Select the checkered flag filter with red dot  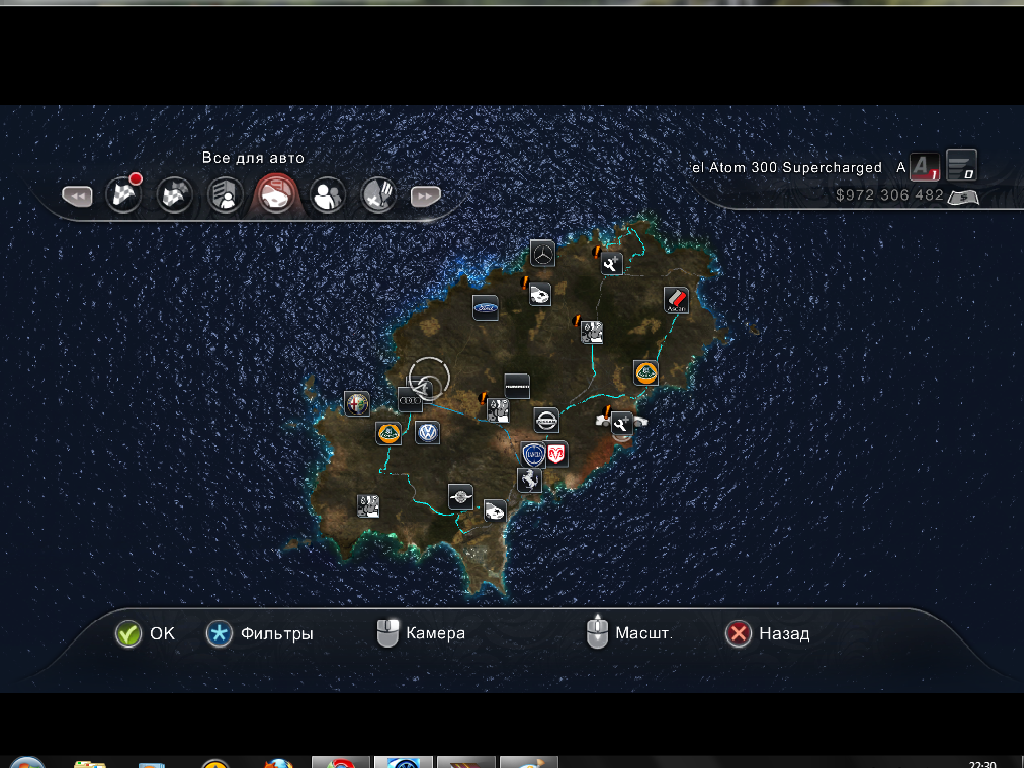(x=124, y=194)
